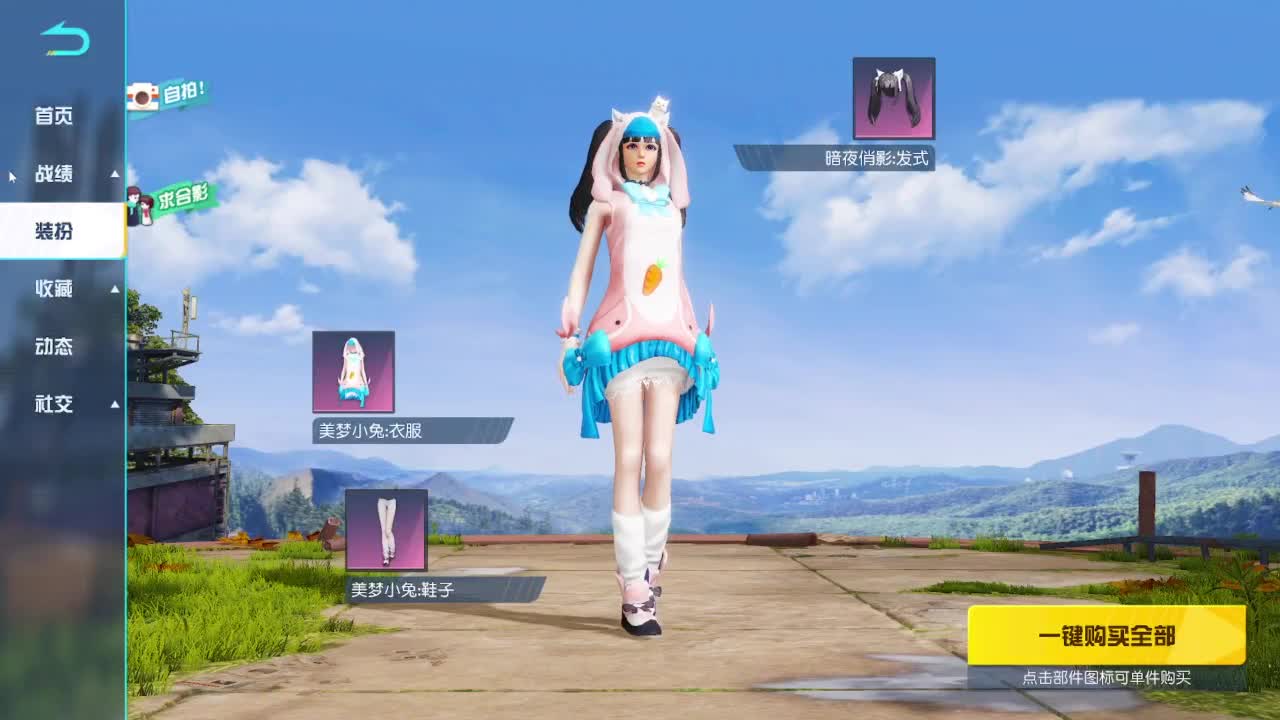The image size is (1280, 720).
Task: Select the 战绩 sidebar entry
Action: point(53,174)
